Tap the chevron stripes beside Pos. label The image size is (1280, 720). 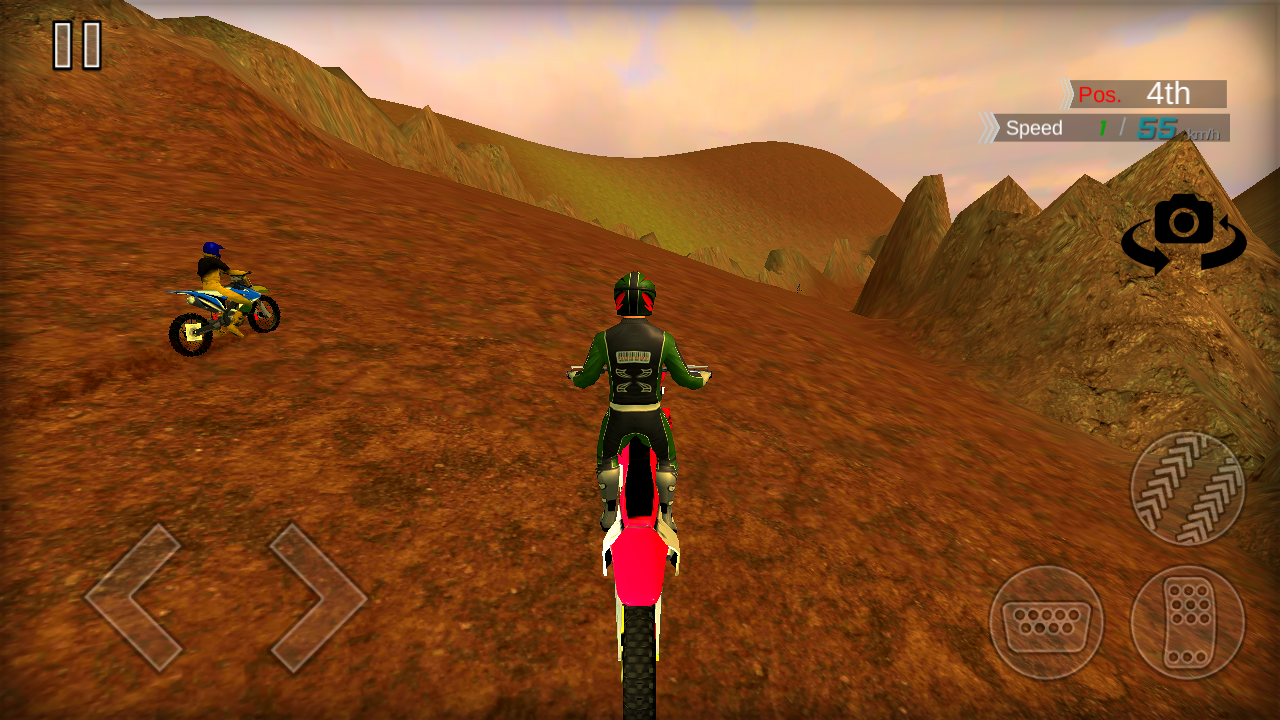1068,93
